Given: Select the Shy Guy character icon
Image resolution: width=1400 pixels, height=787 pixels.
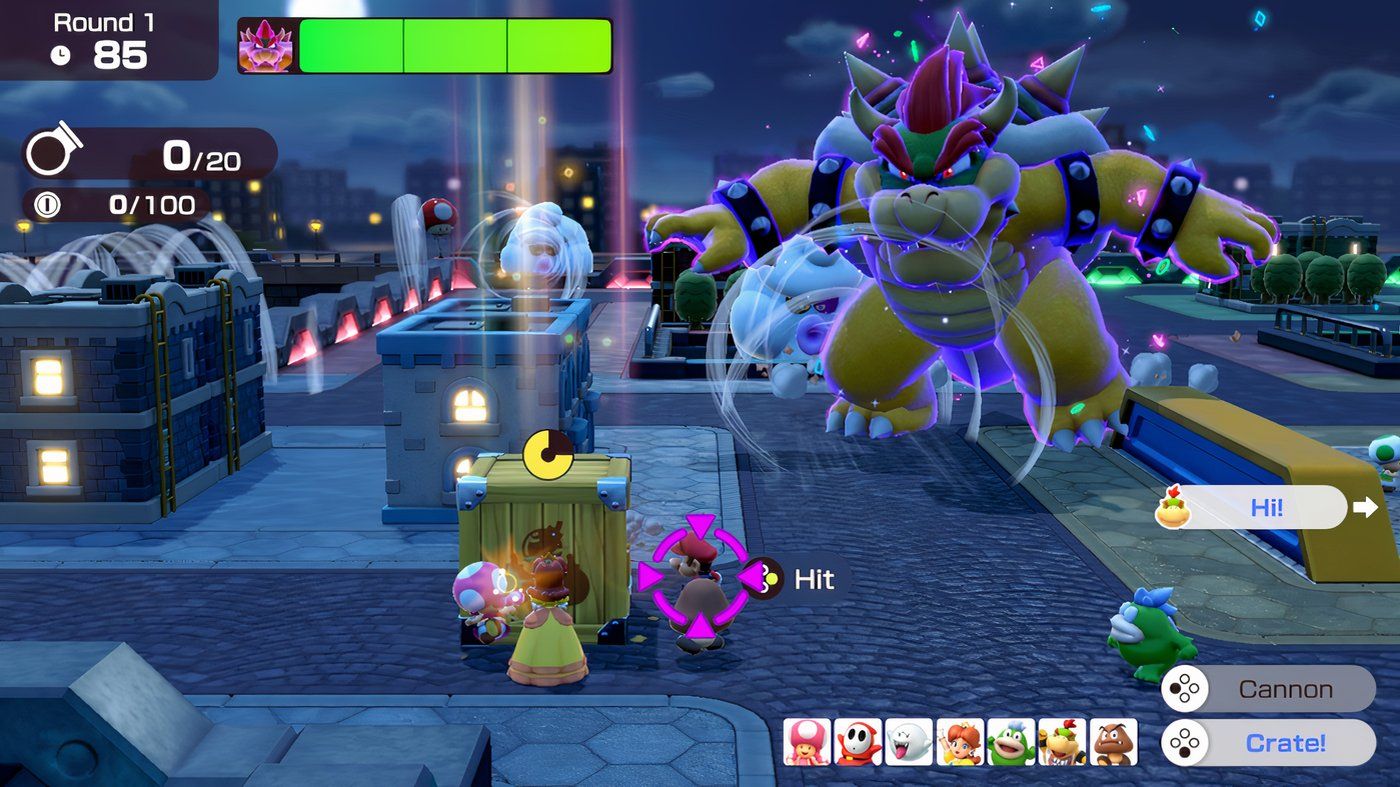Looking at the screenshot, I should coord(857,743).
